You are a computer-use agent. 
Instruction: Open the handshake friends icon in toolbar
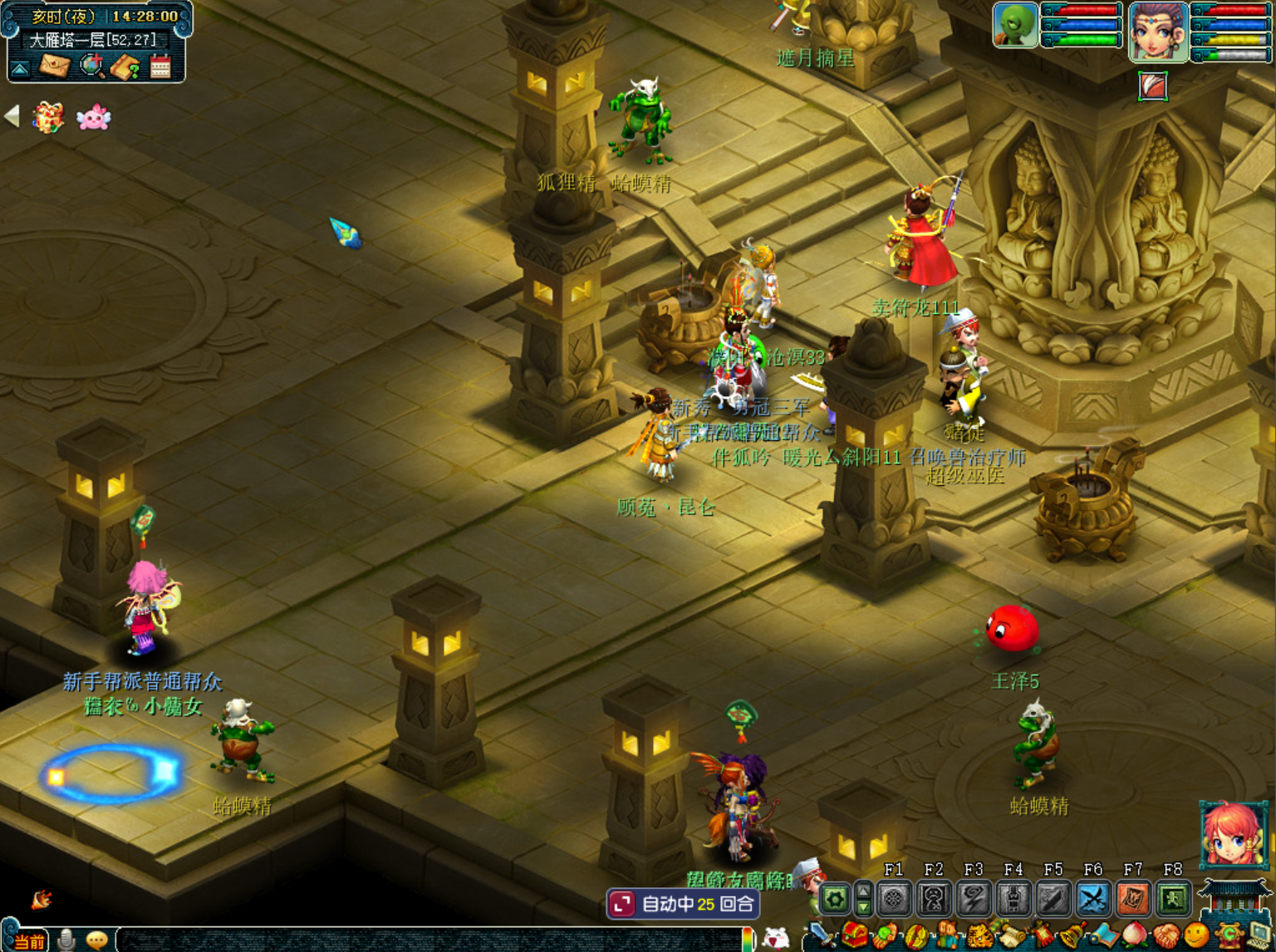click(x=1166, y=936)
